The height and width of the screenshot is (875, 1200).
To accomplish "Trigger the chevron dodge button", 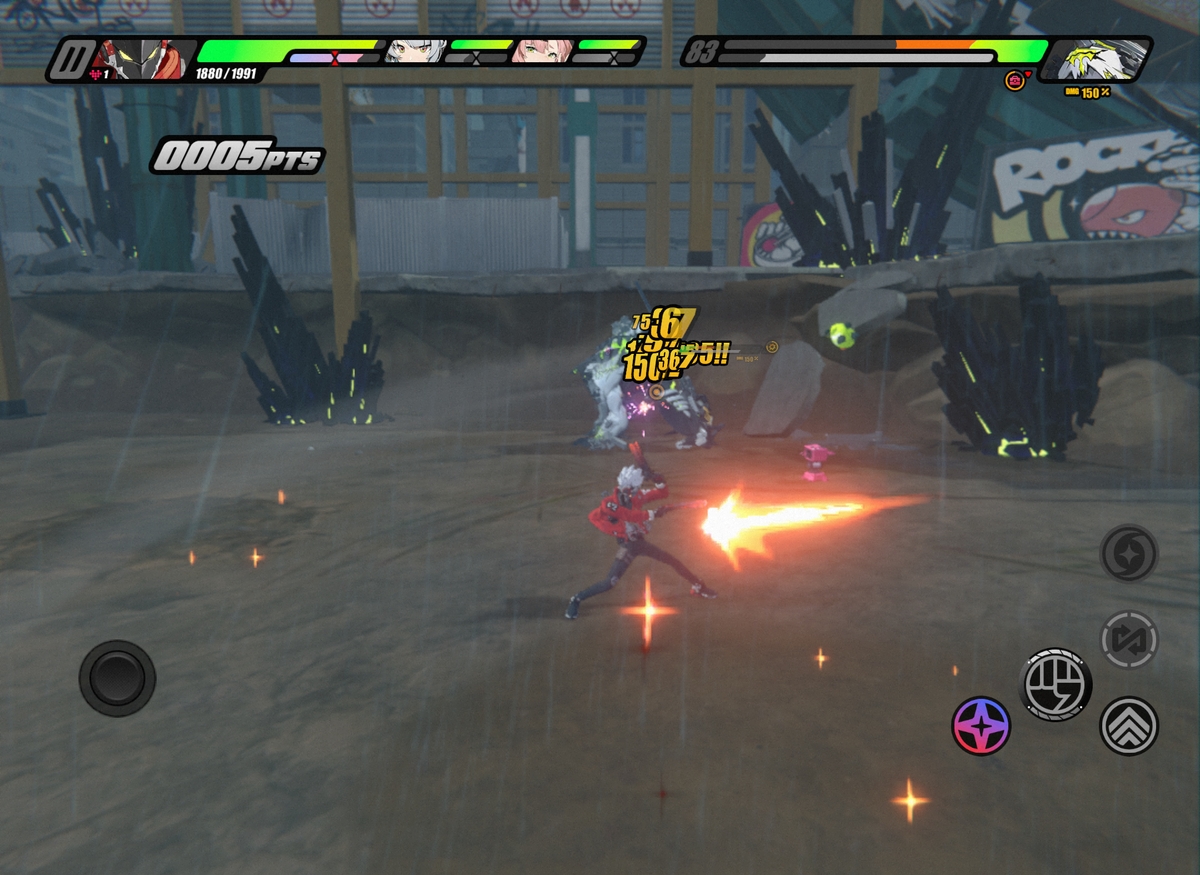I will (1129, 726).
